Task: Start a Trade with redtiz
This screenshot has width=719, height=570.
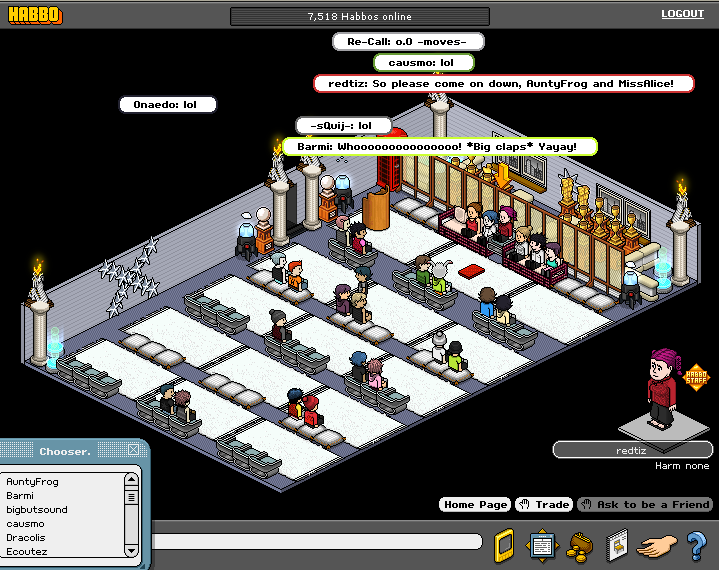Action: click(545, 505)
